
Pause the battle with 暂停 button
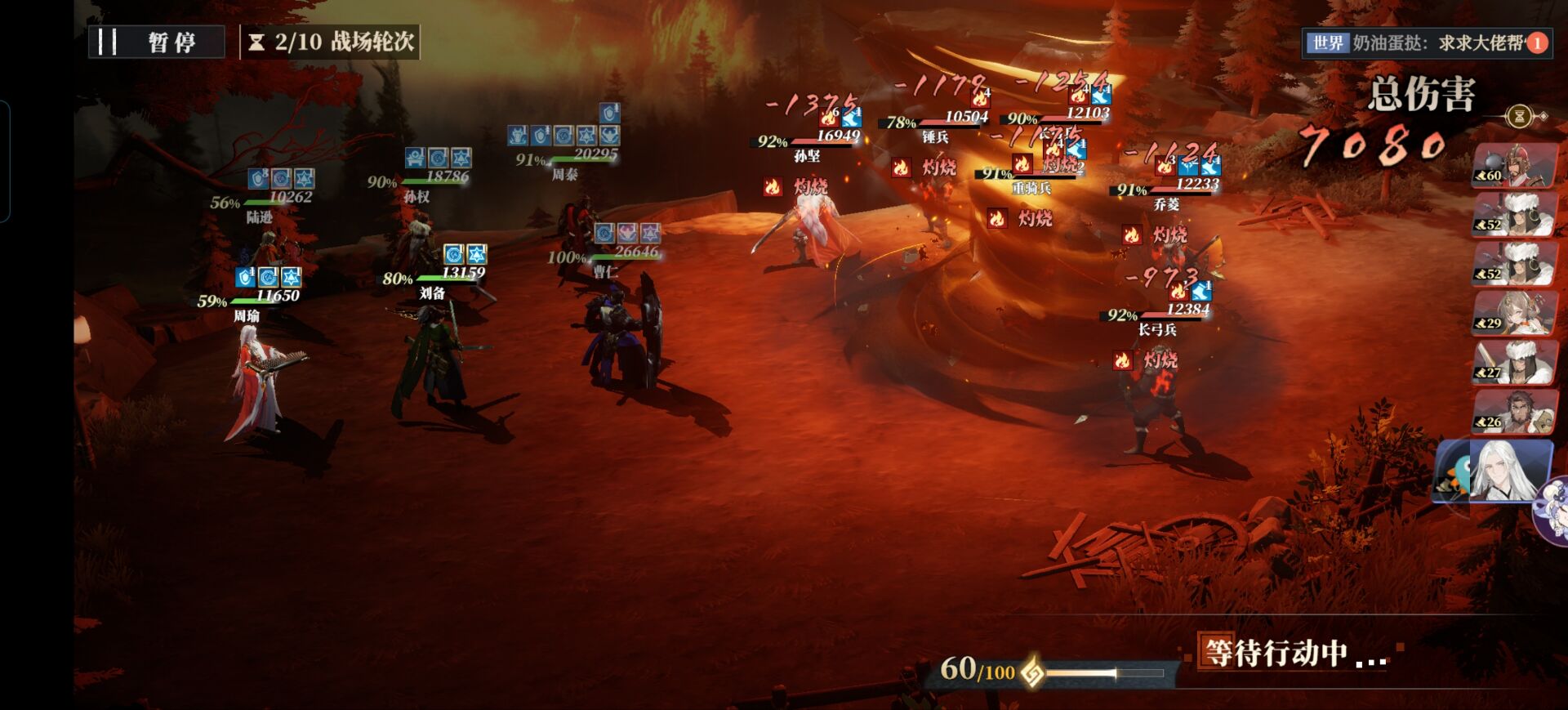coord(156,42)
